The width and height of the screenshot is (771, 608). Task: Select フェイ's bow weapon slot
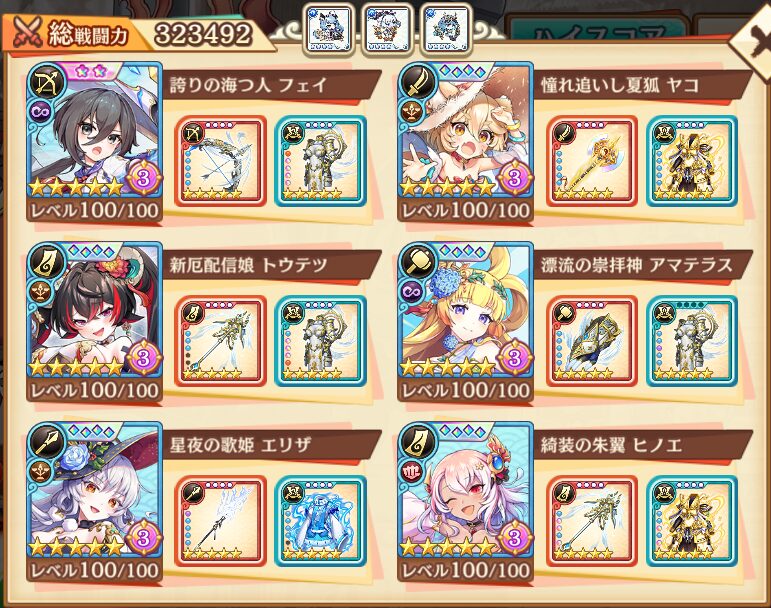pyautogui.click(x=221, y=161)
